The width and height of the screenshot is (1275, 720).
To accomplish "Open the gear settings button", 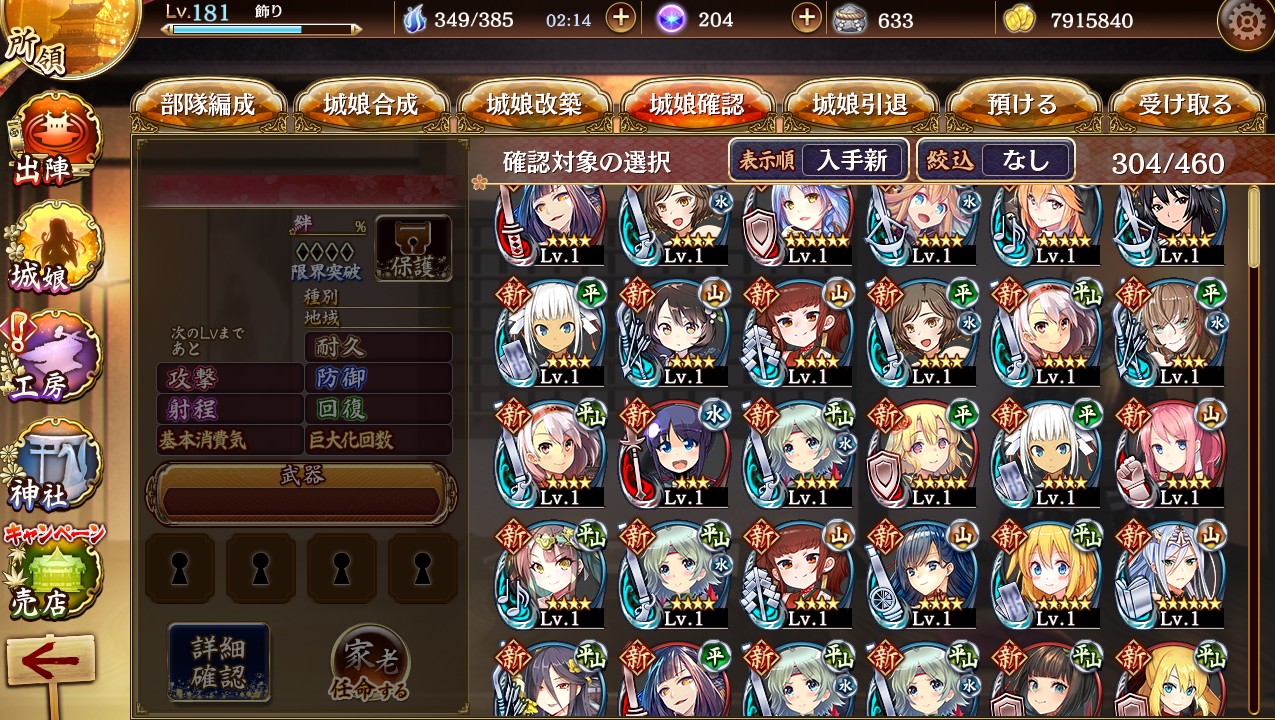I will tap(1245, 22).
